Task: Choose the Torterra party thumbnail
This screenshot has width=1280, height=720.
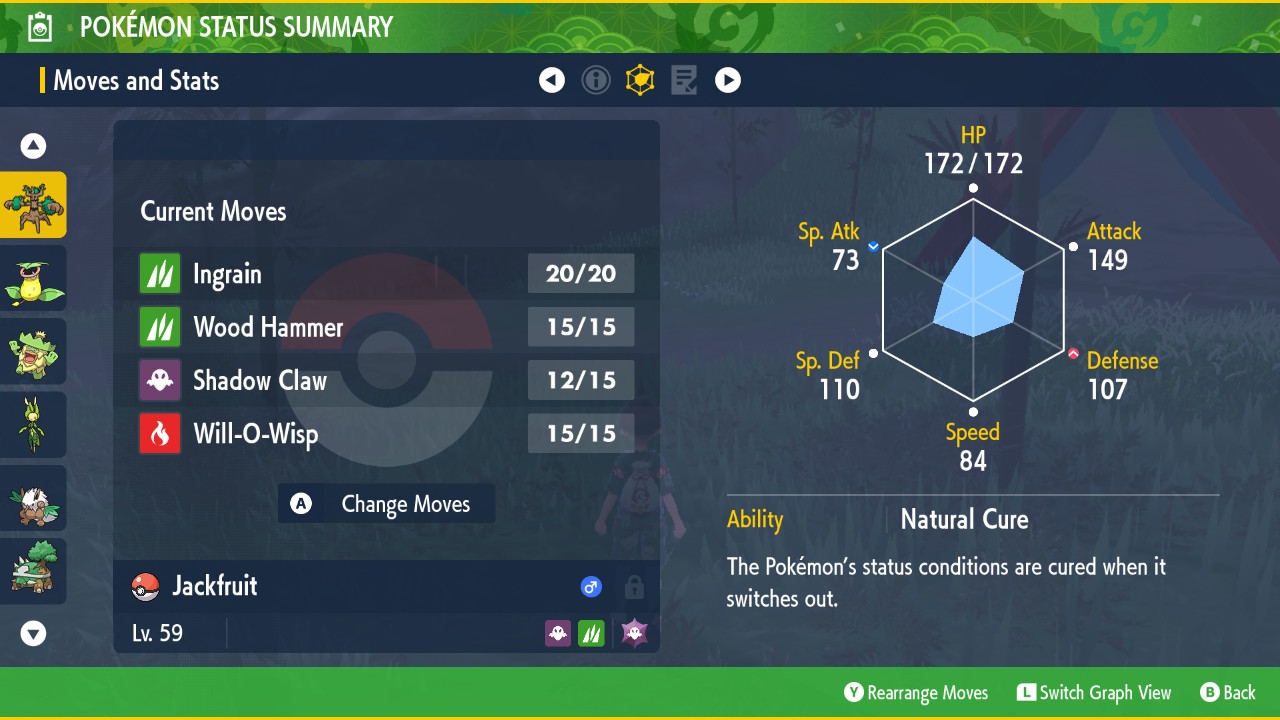Action: coord(34,571)
